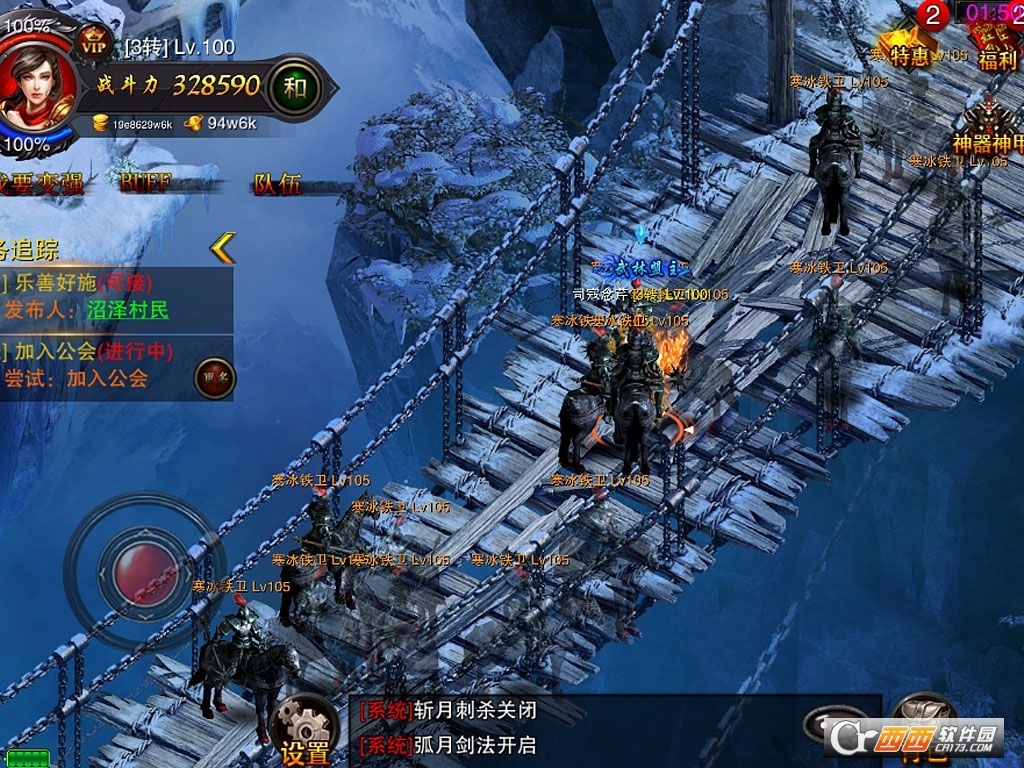Open the 福利 red envelope rewards icon
The image size is (1024, 768).
[x=996, y=45]
